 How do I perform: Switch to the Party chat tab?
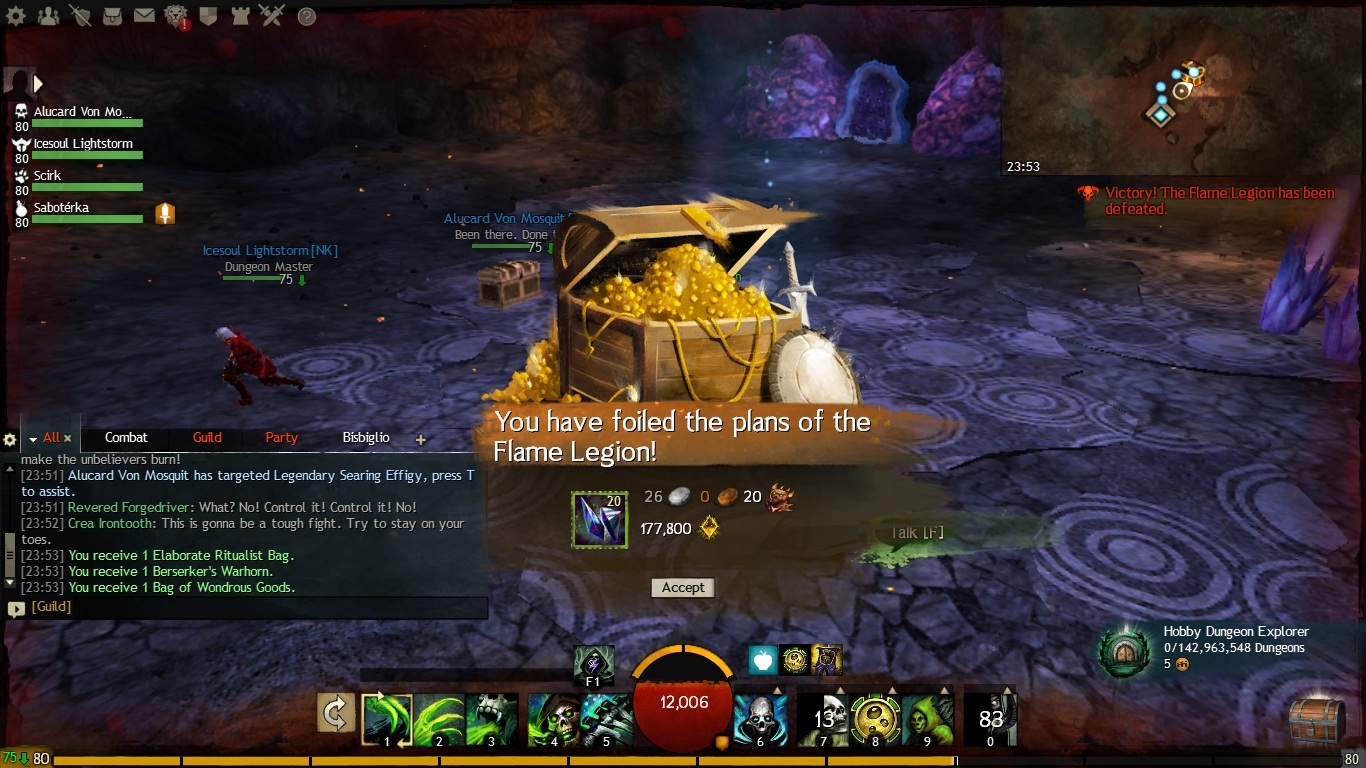click(x=281, y=438)
